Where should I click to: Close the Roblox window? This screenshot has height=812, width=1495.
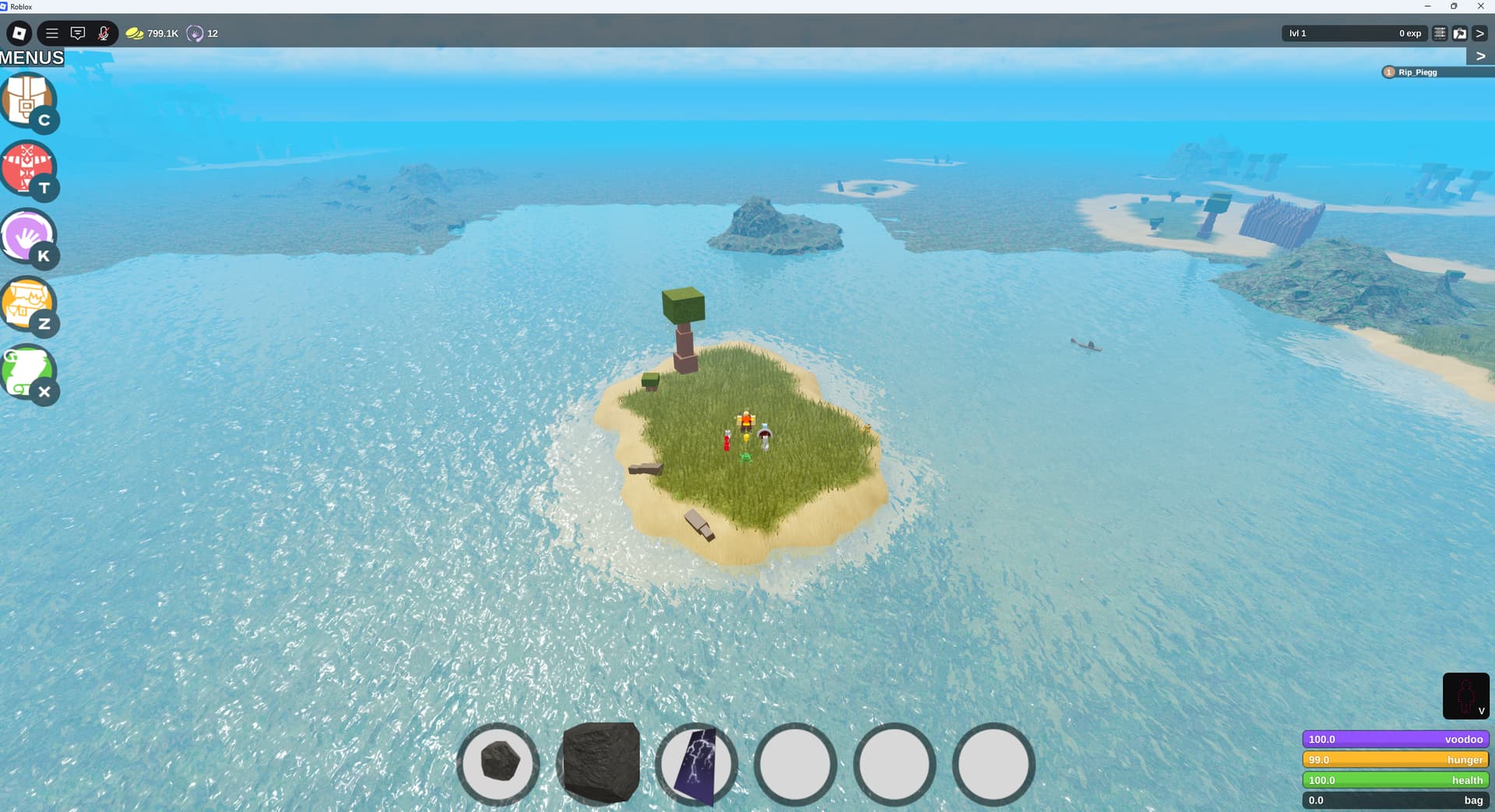1480,6
